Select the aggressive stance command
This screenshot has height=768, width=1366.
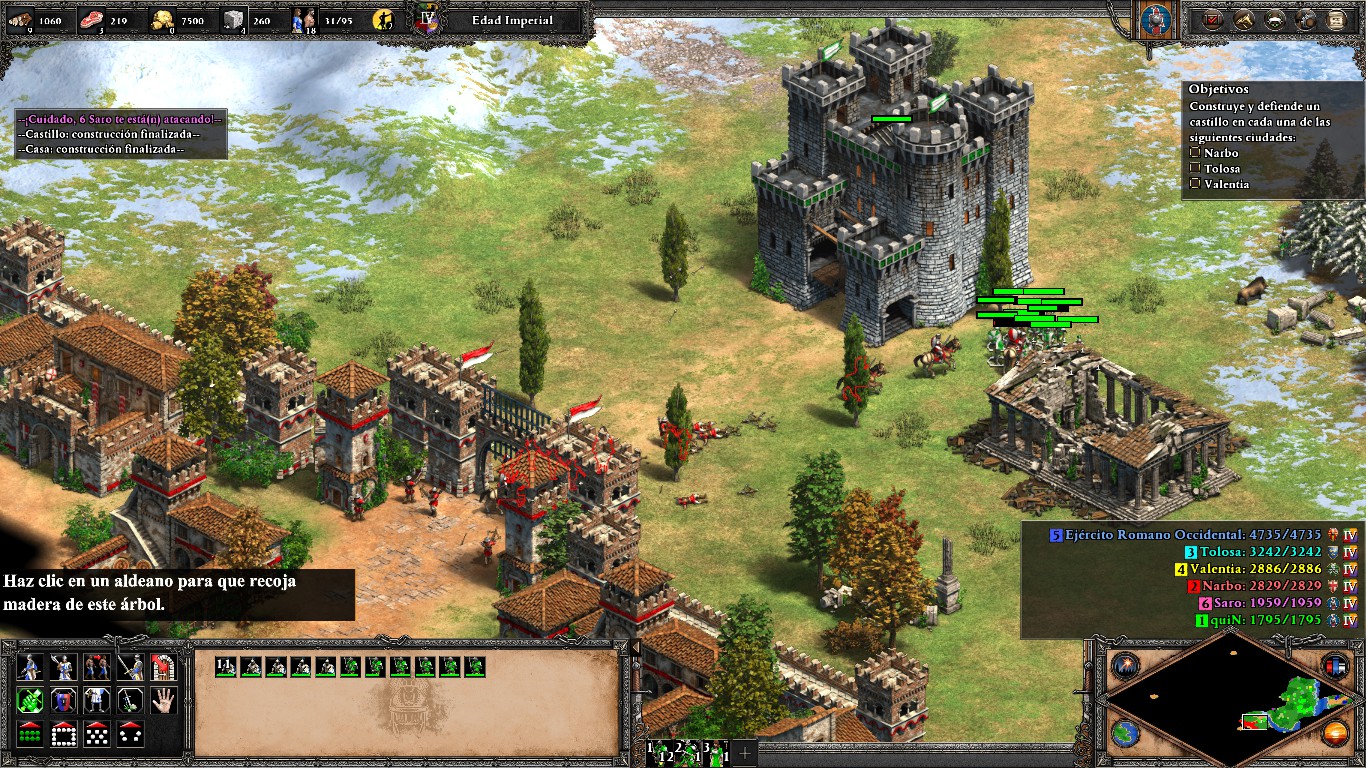(30, 700)
